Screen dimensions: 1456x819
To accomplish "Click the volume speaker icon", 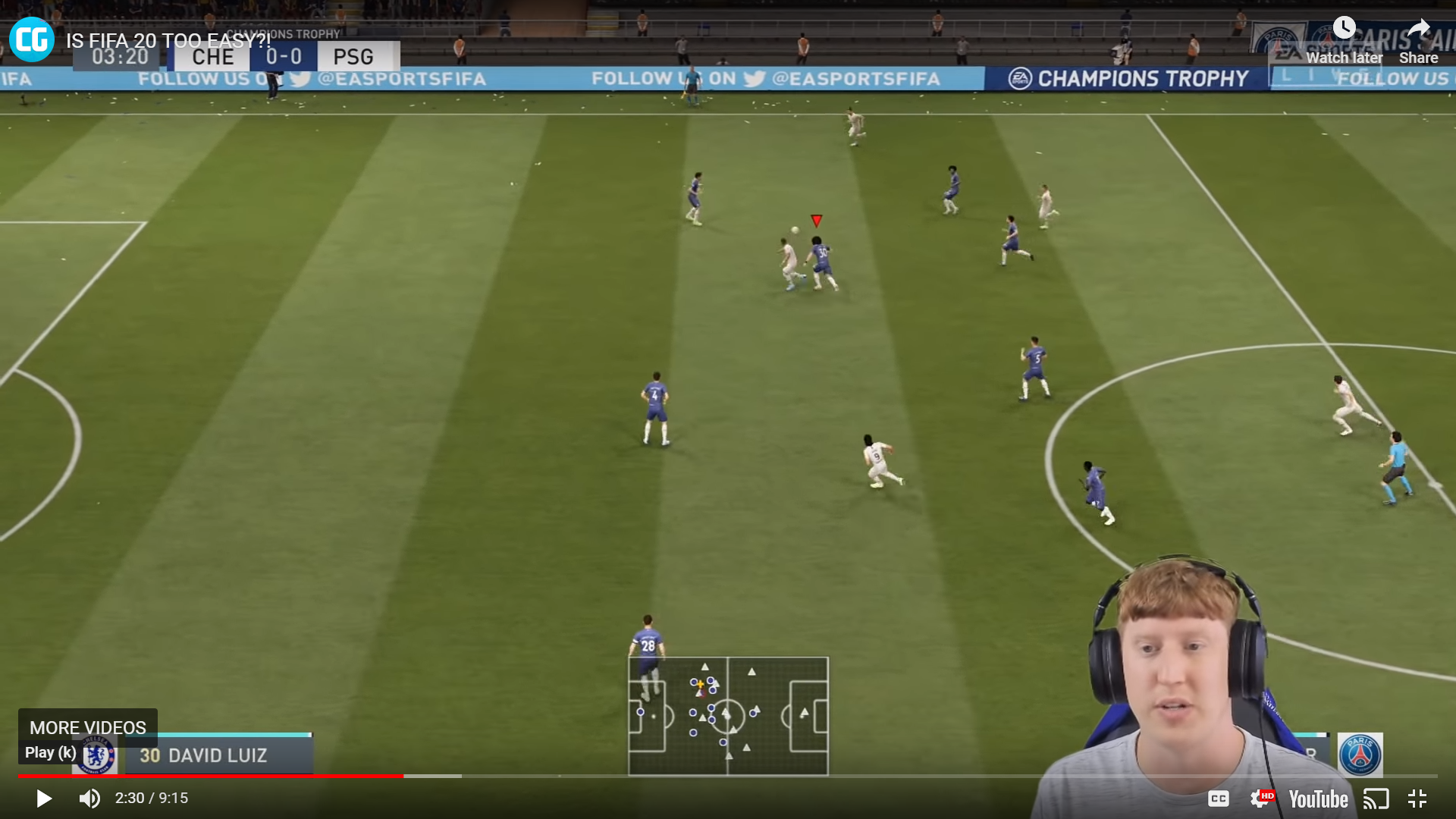I will tap(89, 799).
